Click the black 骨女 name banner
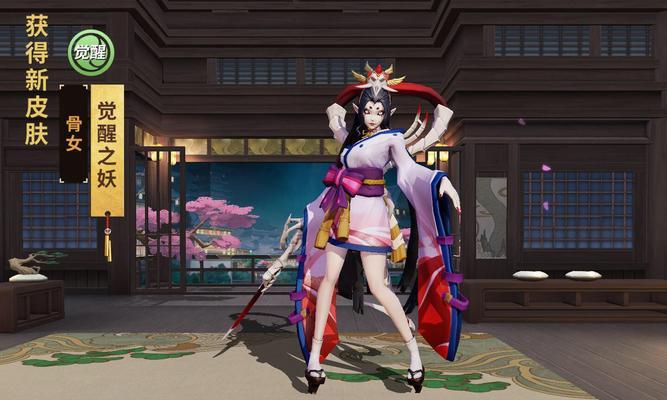This screenshot has height=400, width=667. (x=74, y=134)
